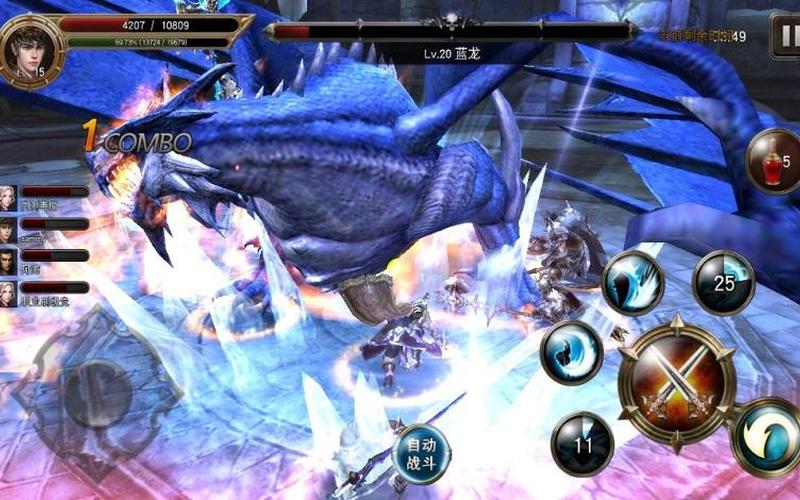The image size is (800, 500).
Task: Activate the skill showing 11 cooldown
Action: pos(582,443)
